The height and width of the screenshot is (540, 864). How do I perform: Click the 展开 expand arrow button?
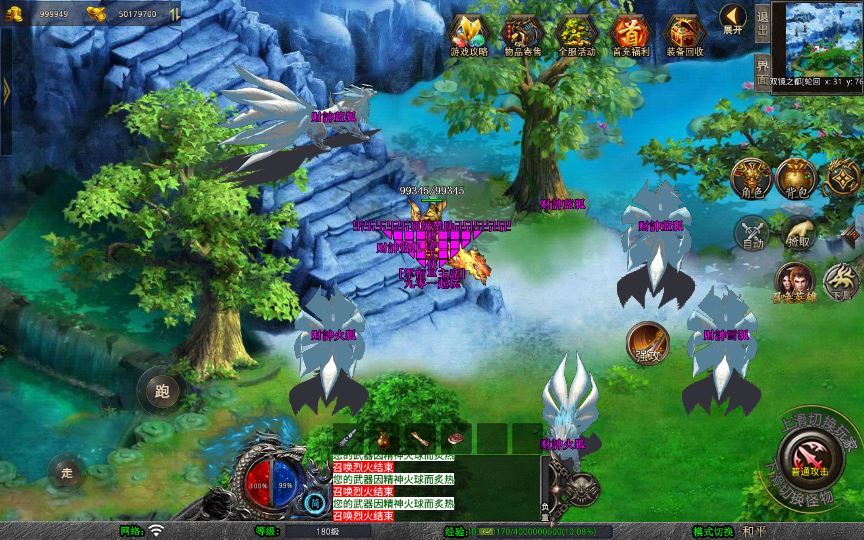tap(733, 19)
